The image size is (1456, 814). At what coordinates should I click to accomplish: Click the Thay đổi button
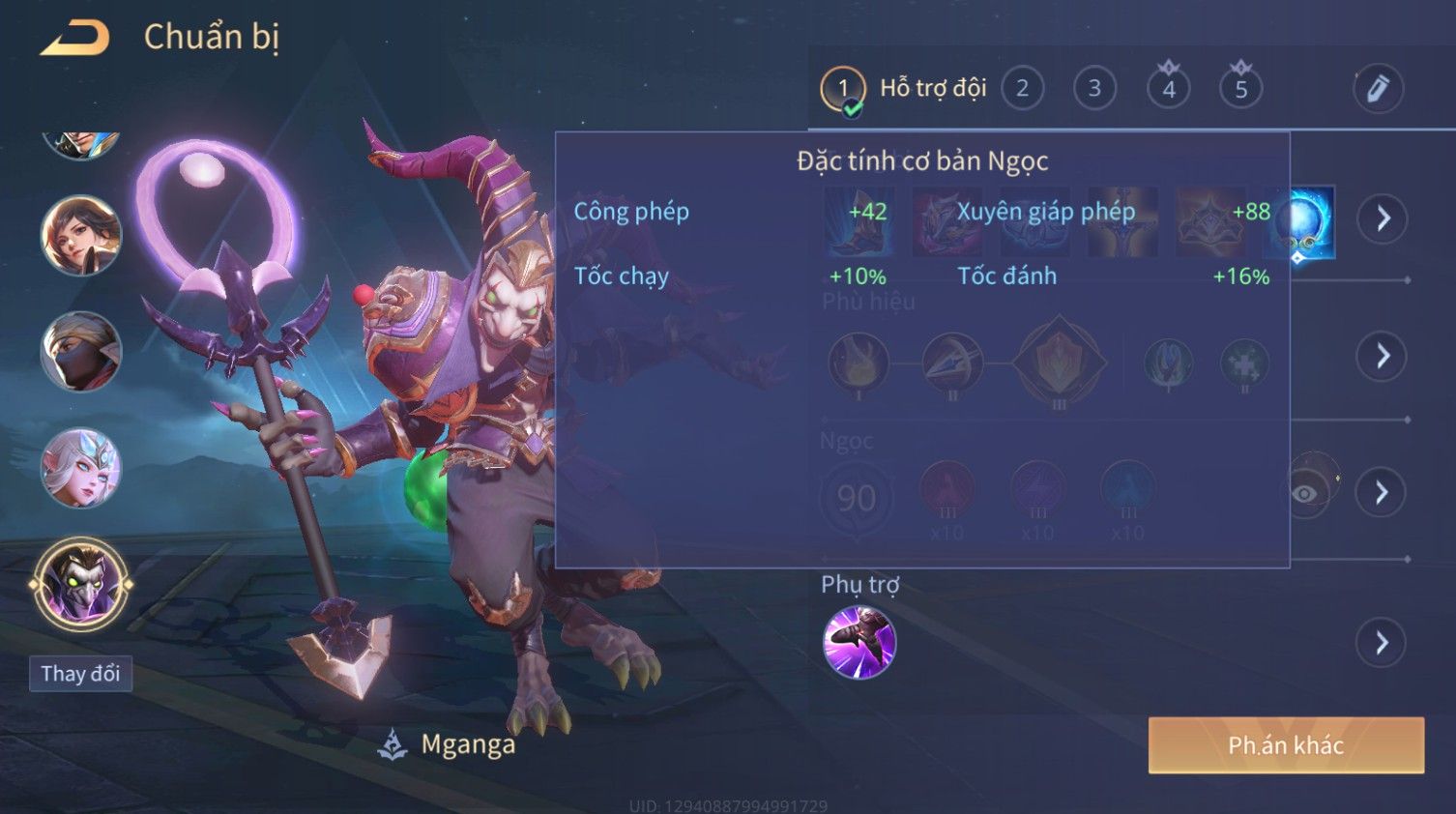80,674
